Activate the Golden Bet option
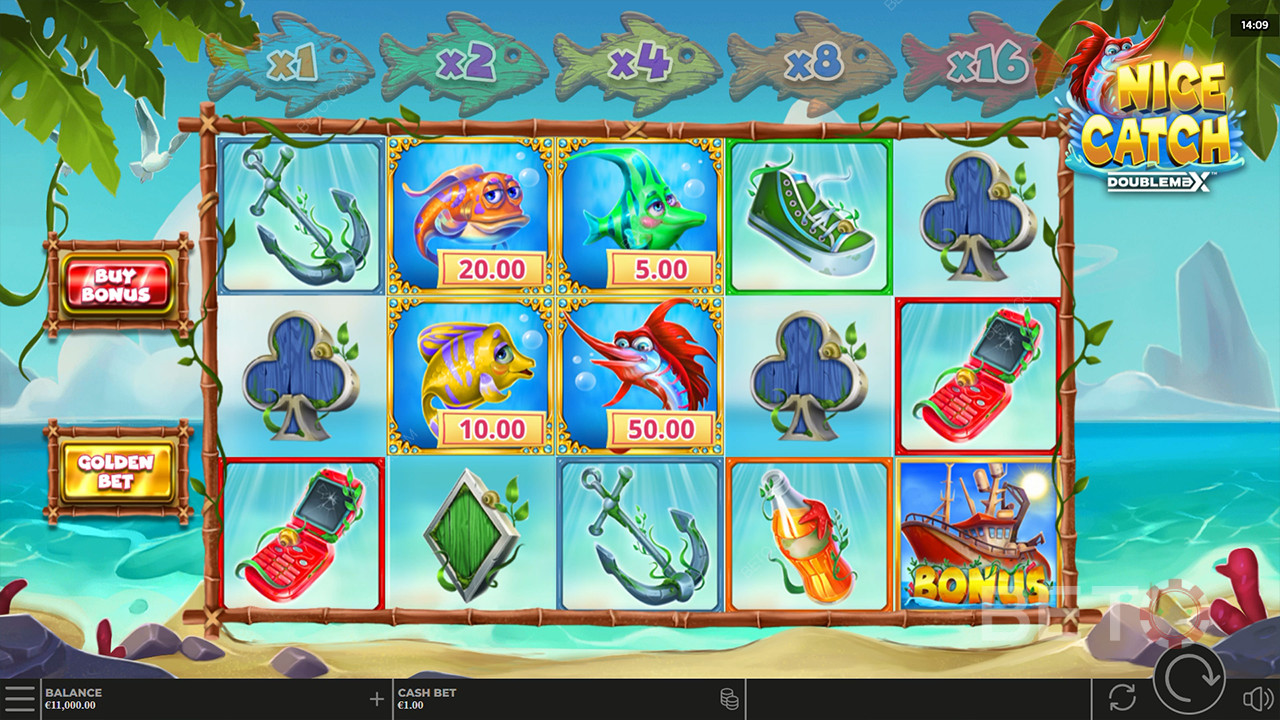This screenshot has height=720, width=1280. point(117,471)
